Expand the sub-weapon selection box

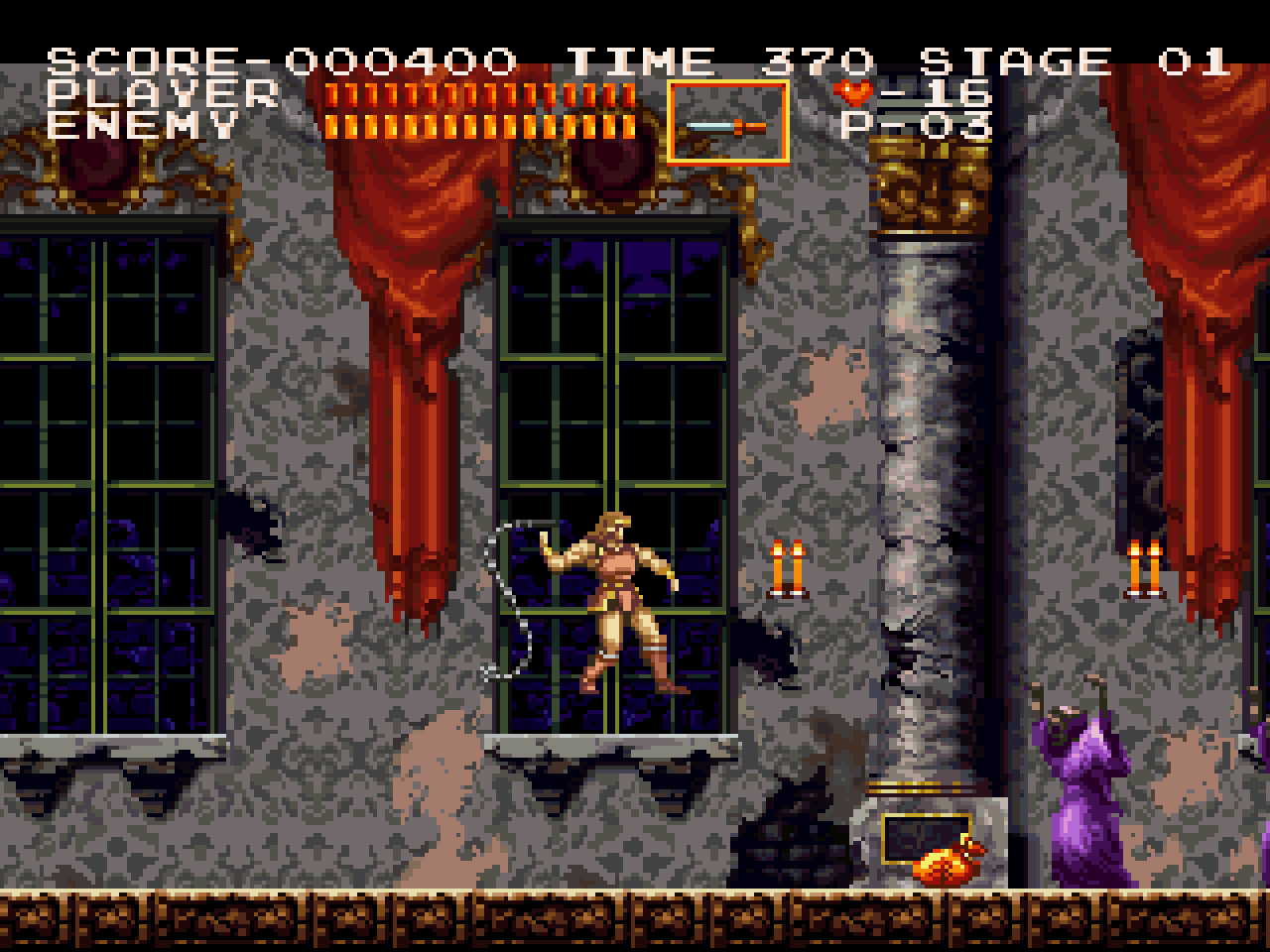[x=727, y=121]
